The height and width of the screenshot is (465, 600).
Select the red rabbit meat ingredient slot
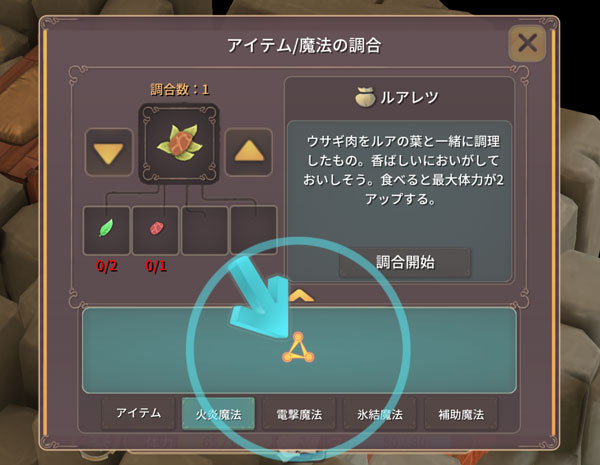click(x=155, y=230)
